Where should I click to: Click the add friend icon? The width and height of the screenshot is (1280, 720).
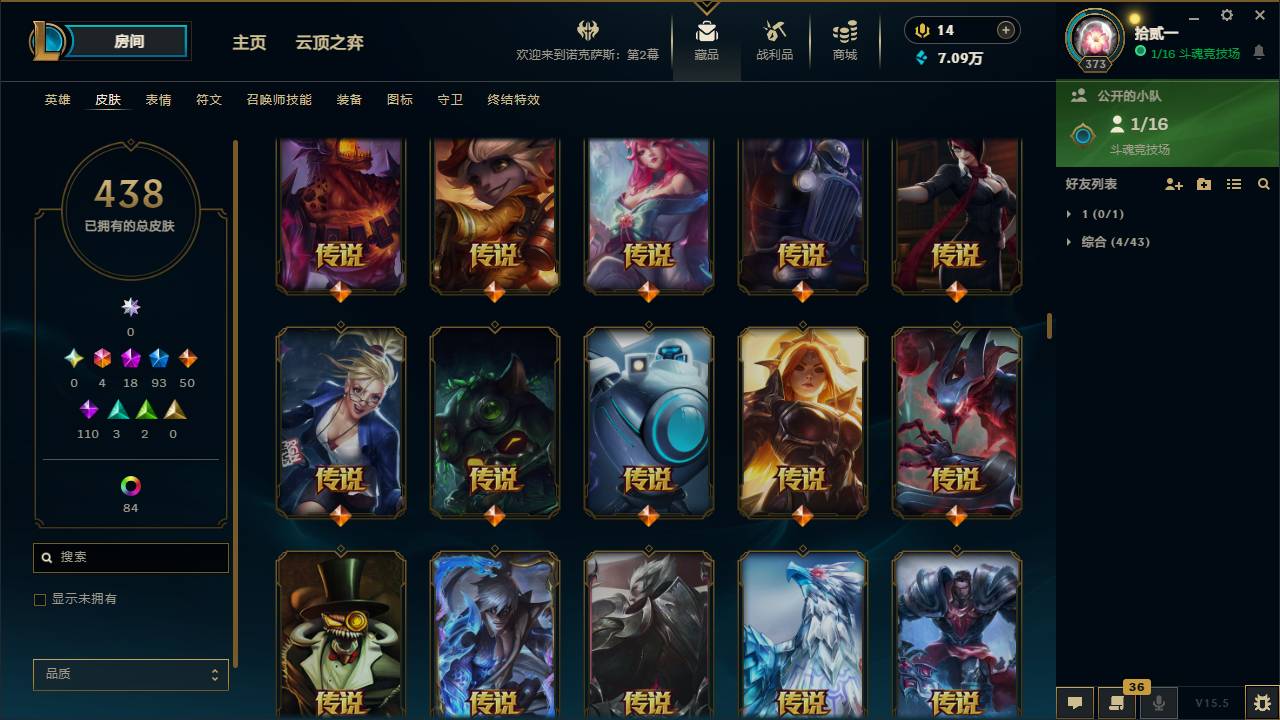tap(1172, 184)
